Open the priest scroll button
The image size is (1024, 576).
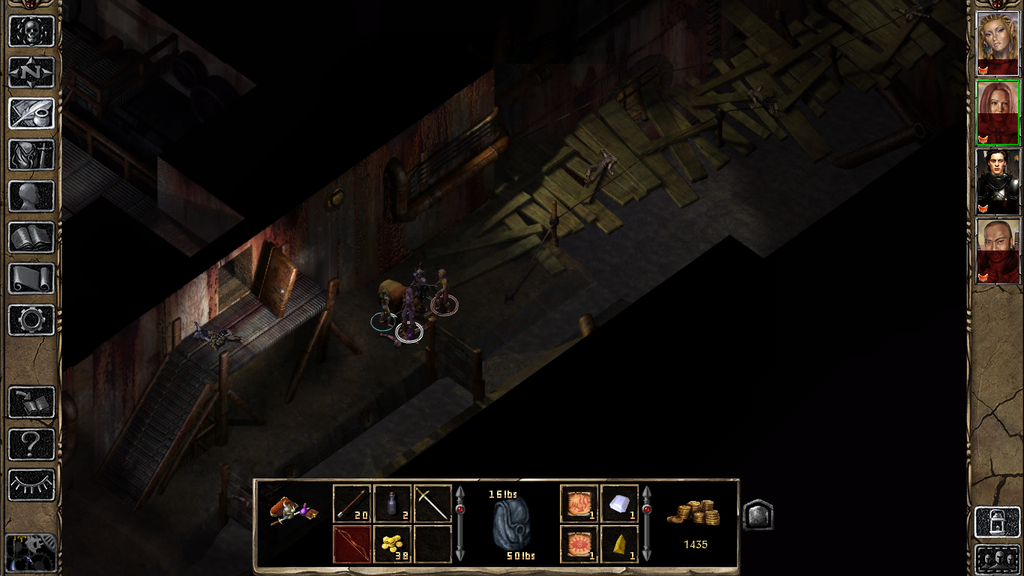(x=31, y=278)
